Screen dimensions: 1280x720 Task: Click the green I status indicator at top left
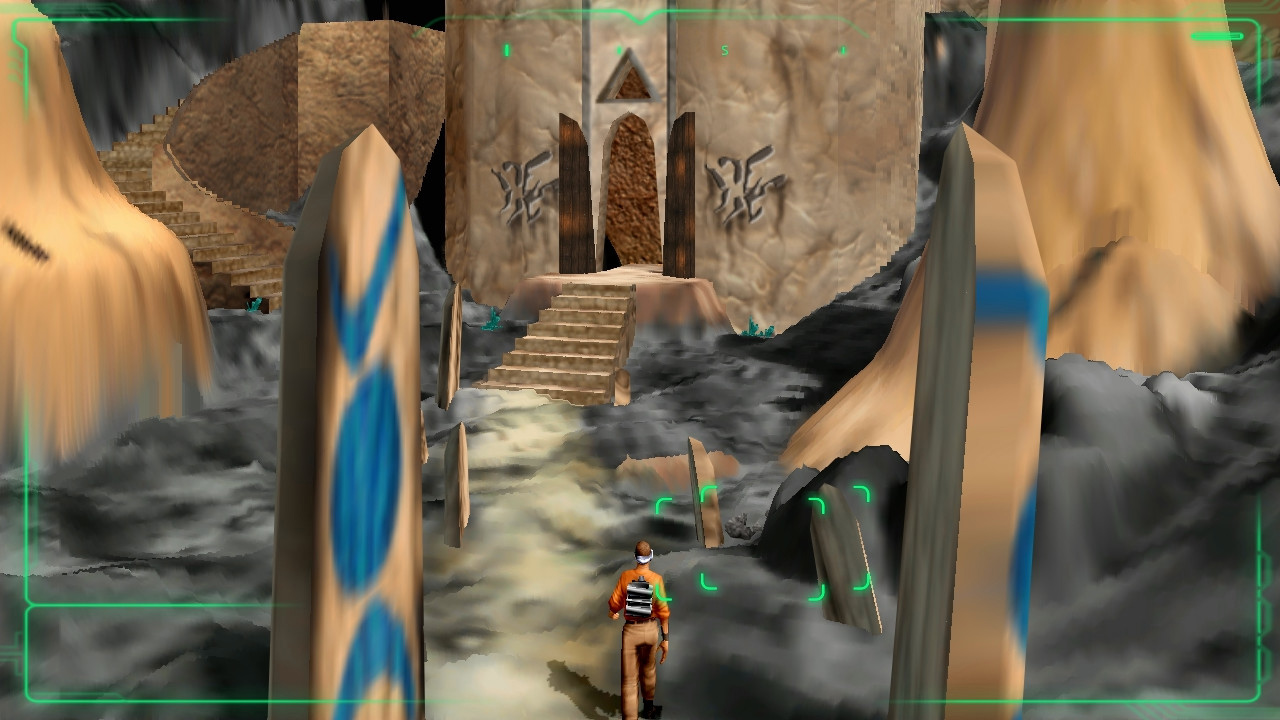click(506, 48)
